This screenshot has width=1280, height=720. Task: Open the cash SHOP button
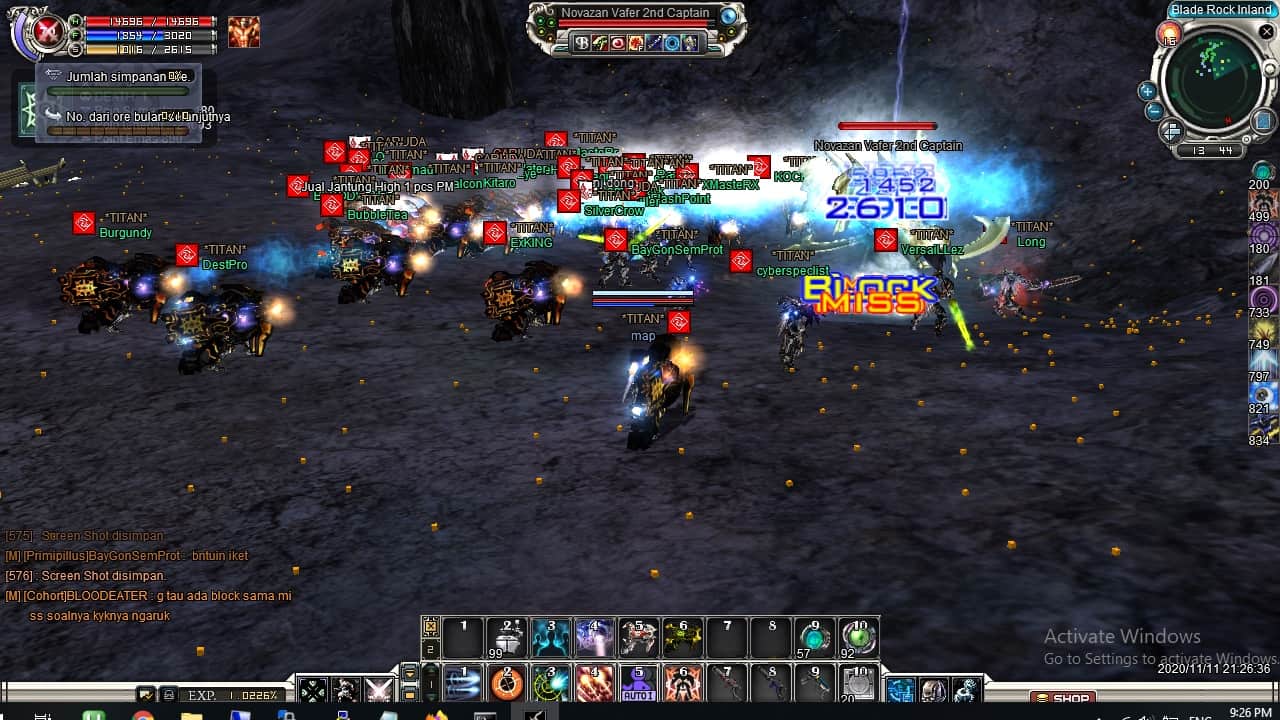[x=1062, y=697]
